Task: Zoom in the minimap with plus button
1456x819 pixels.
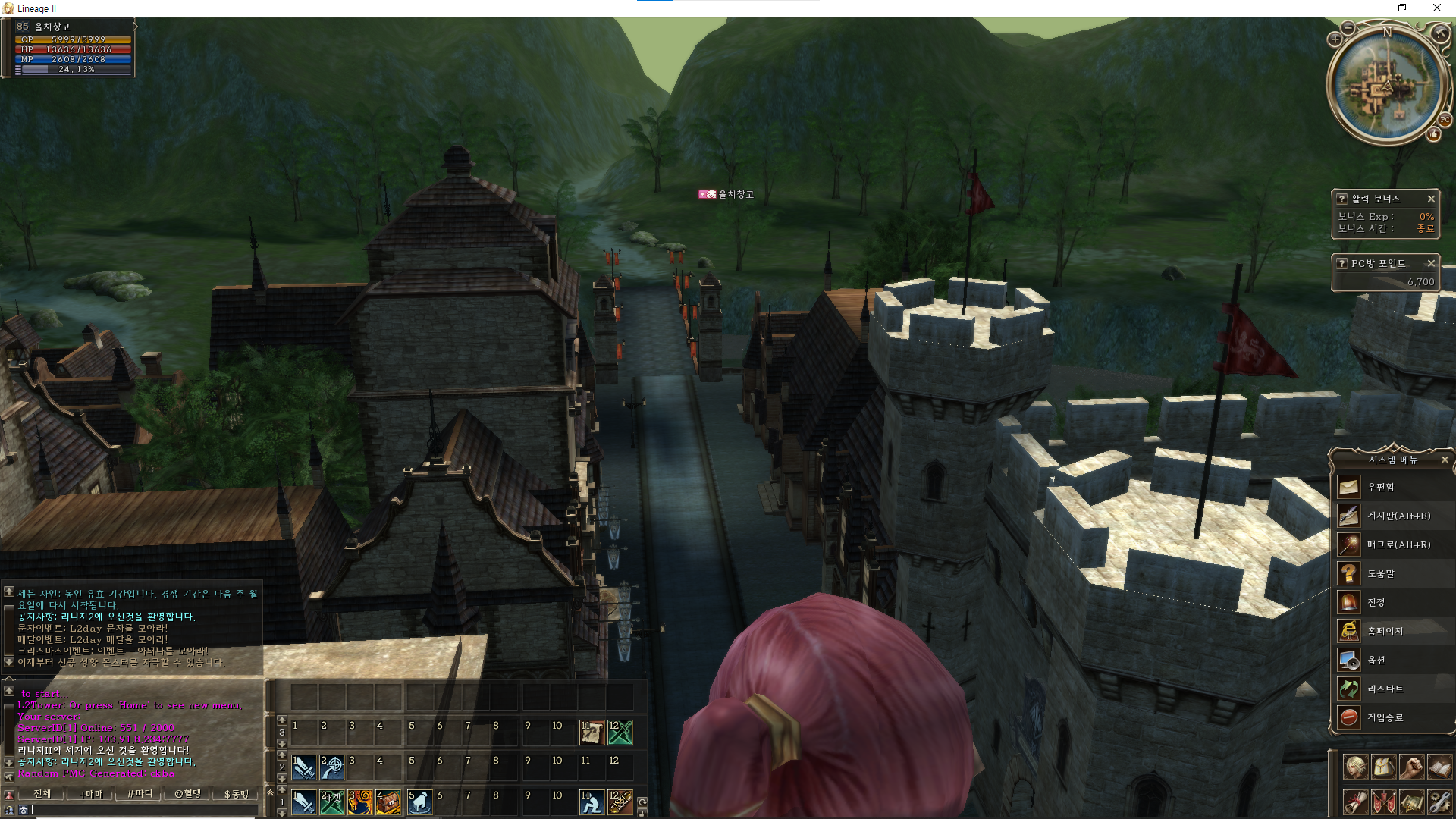Action: coord(1335,39)
